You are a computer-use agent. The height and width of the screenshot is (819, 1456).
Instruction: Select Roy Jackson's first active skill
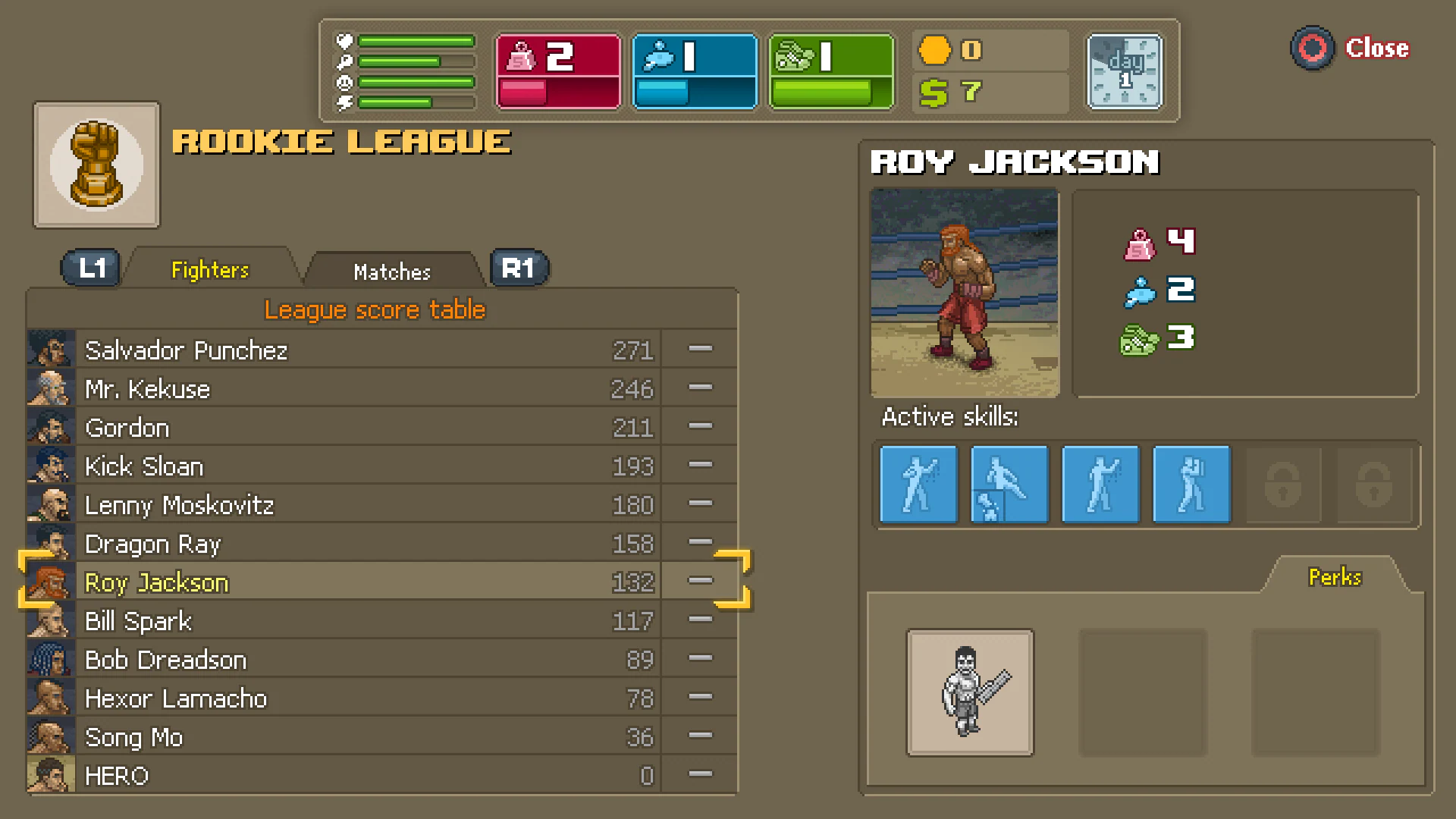point(918,484)
